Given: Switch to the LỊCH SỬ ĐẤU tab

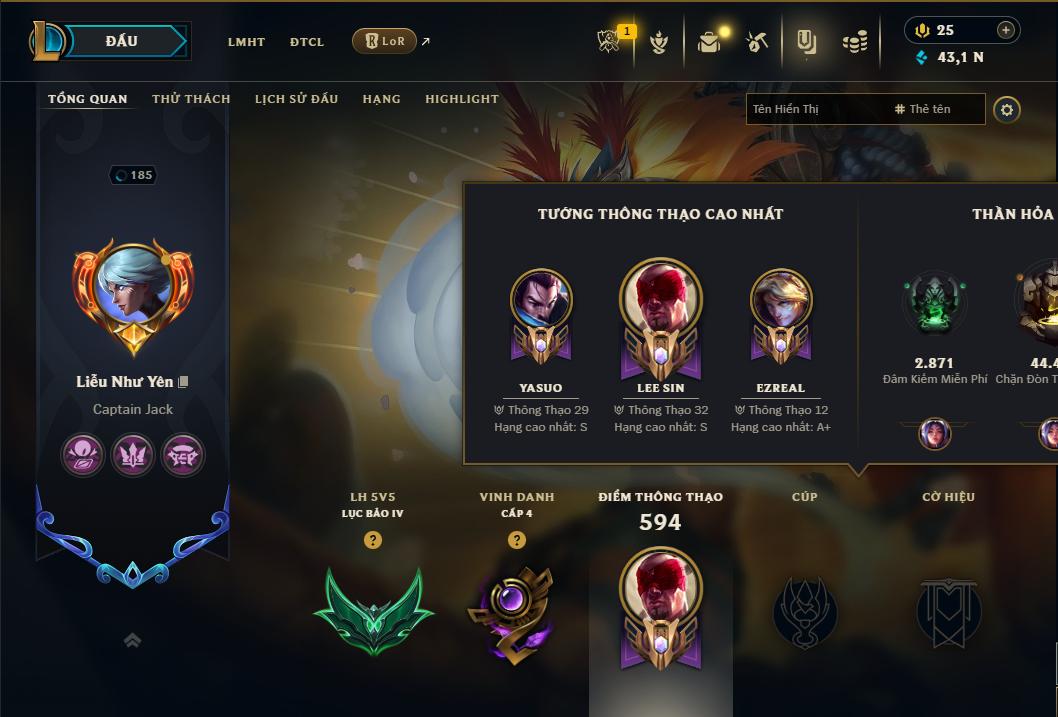Looking at the screenshot, I should pos(296,99).
